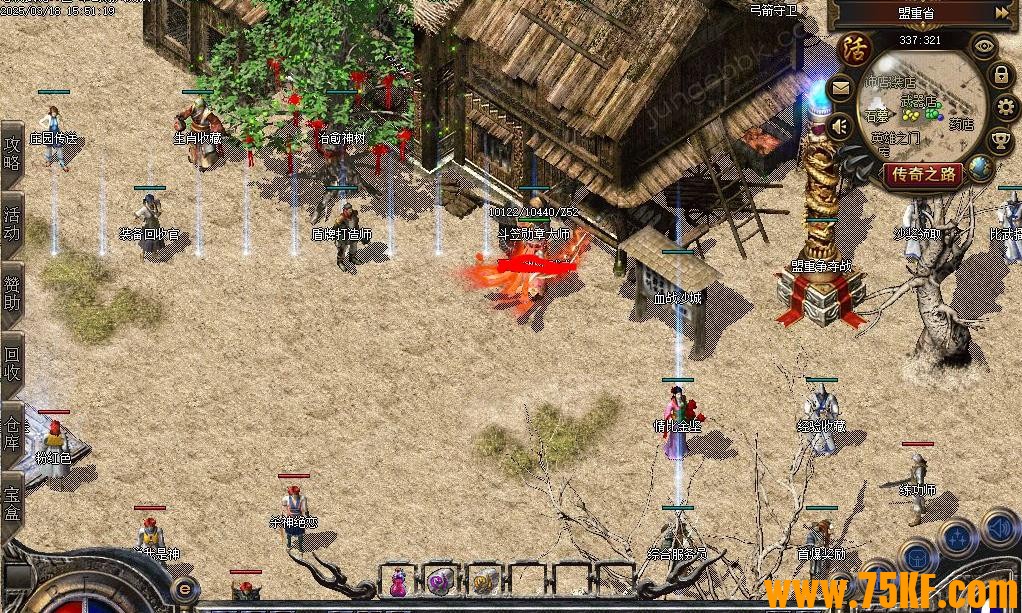Select the 赞助 sponsor tab
Image resolution: width=1022 pixels, height=613 pixels.
(12, 293)
